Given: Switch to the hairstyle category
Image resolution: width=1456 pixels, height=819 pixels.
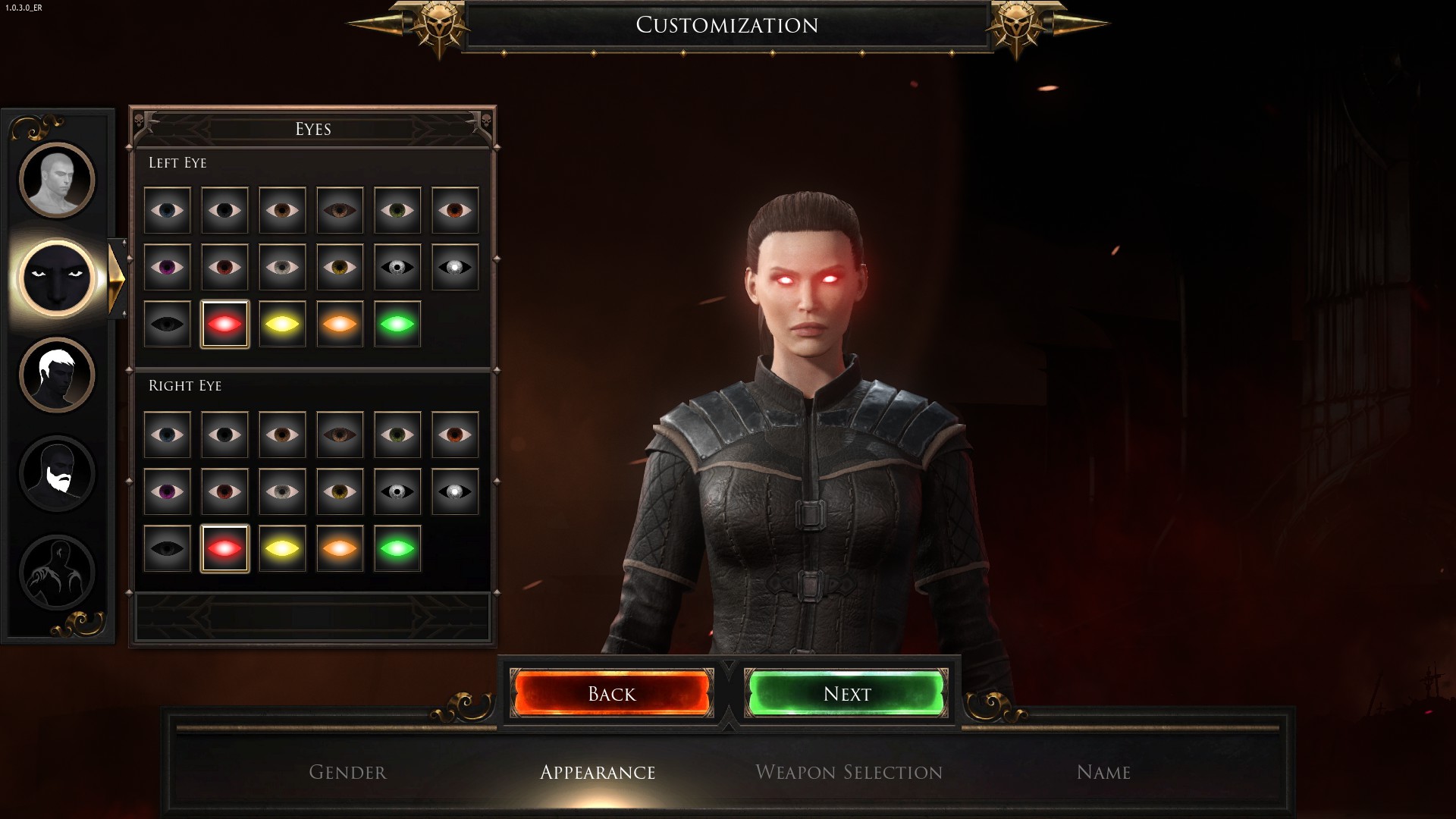Looking at the screenshot, I should click(x=57, y=375).
